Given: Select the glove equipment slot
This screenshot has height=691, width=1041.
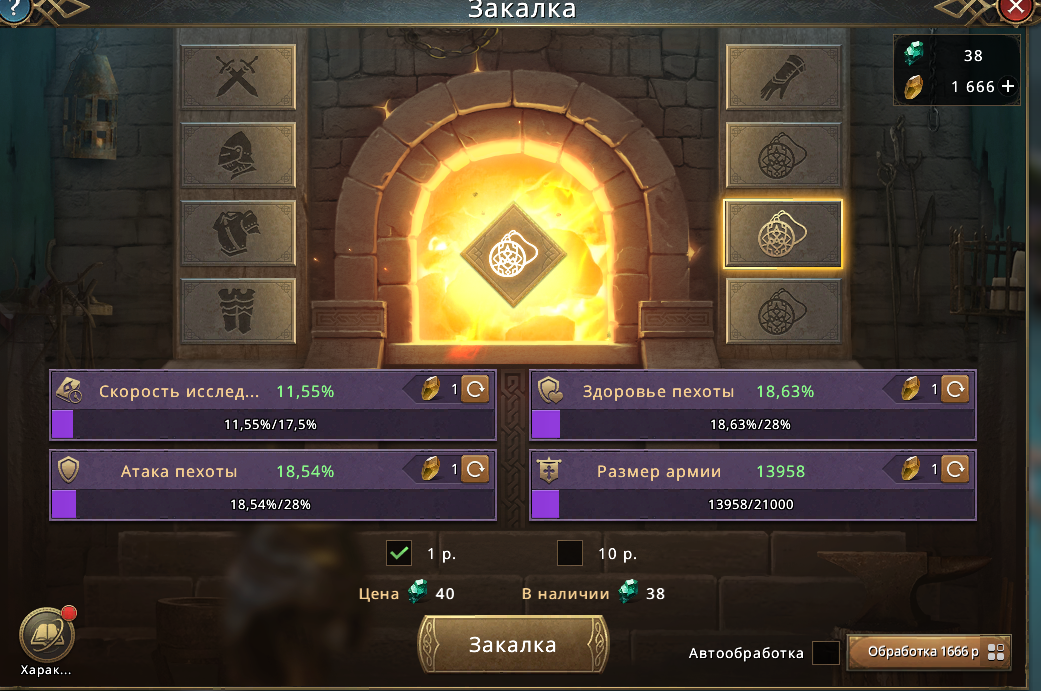Looking at the screenshot, I should coord(783,76).
